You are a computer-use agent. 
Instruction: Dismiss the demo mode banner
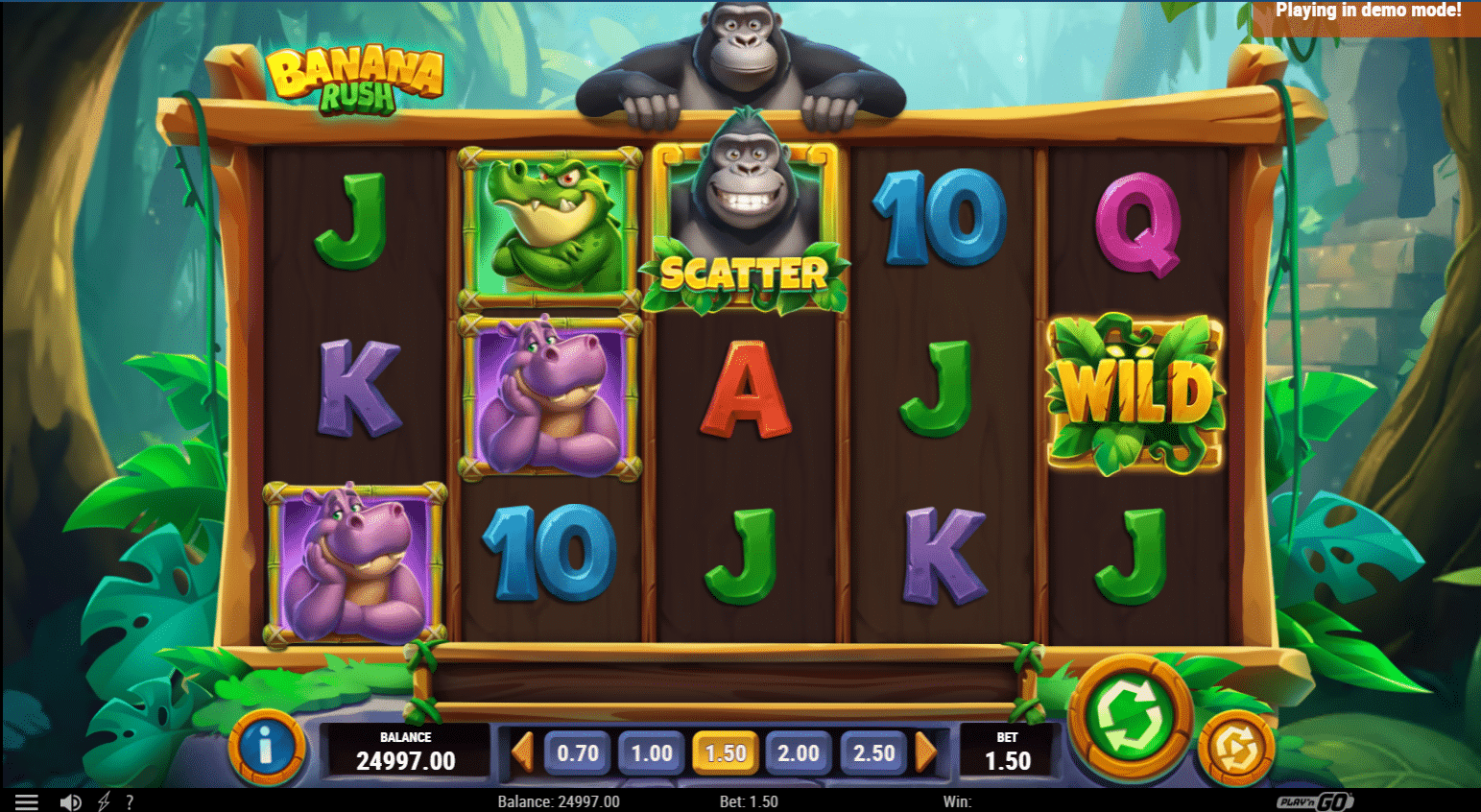[x=1370, y=11]
